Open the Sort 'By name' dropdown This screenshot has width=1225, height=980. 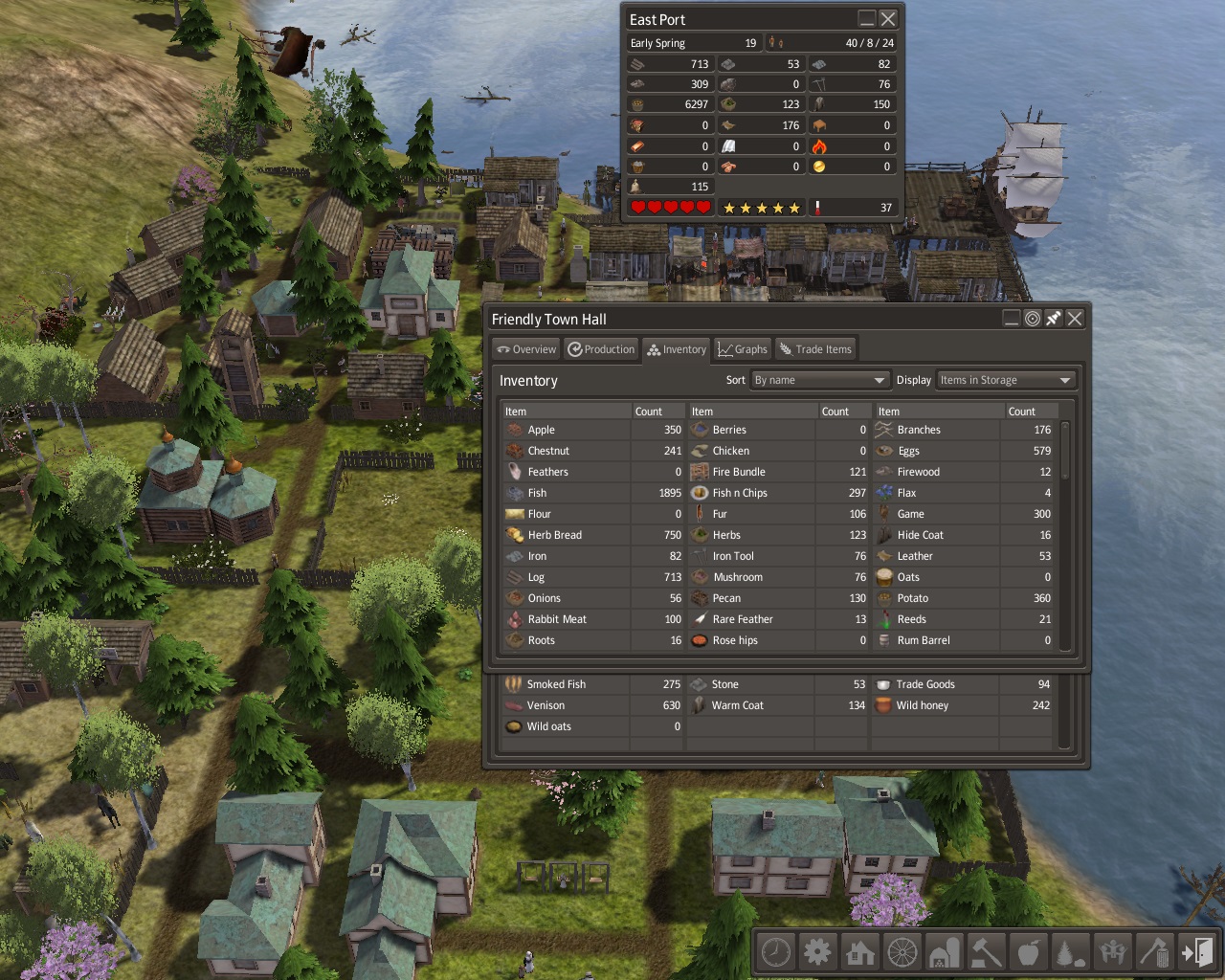(820, 380)
